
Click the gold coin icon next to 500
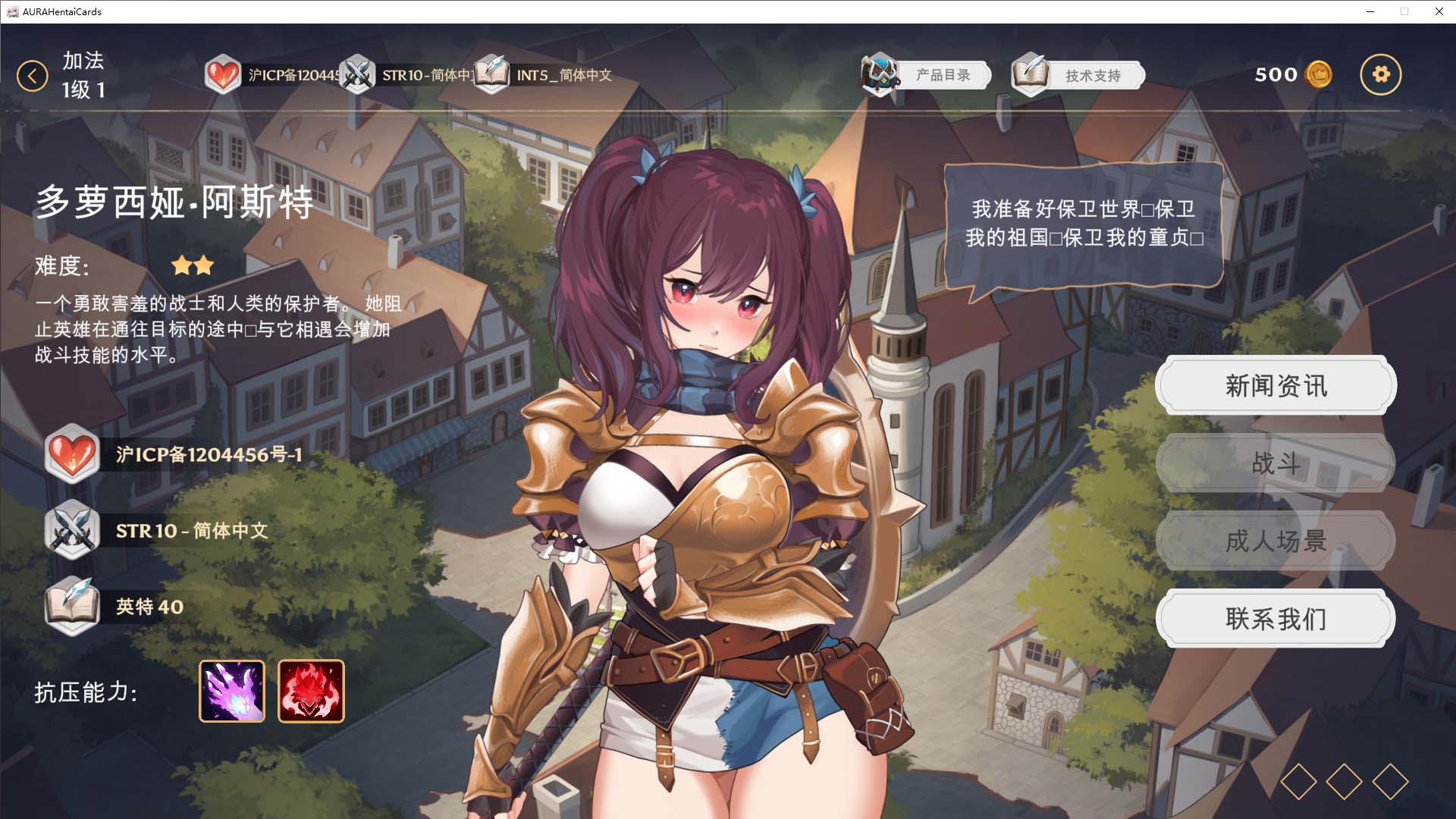[x=1319, y=74]
